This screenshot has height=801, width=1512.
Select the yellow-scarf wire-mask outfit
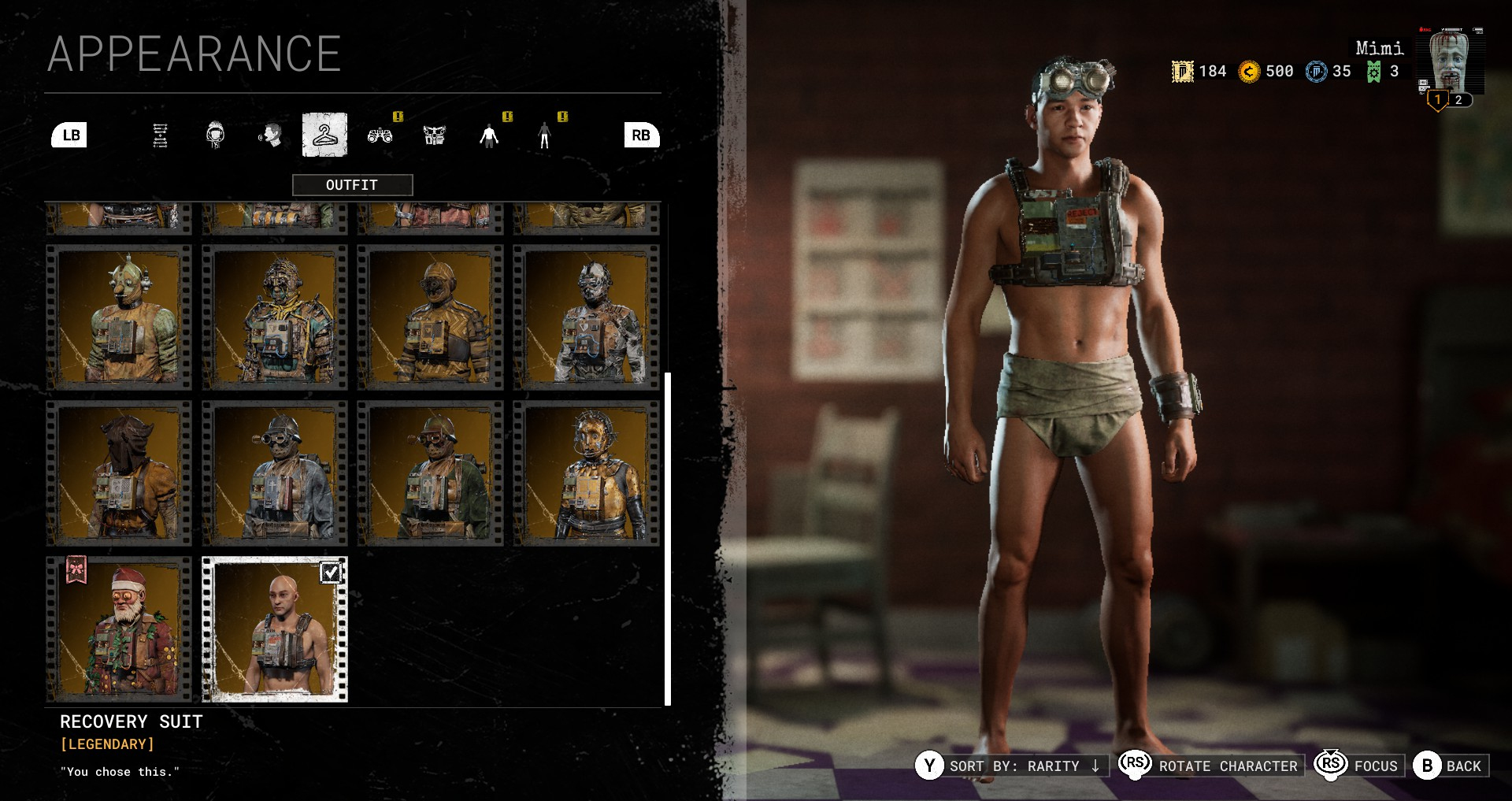pyautogui.click(x=275, y=317)
